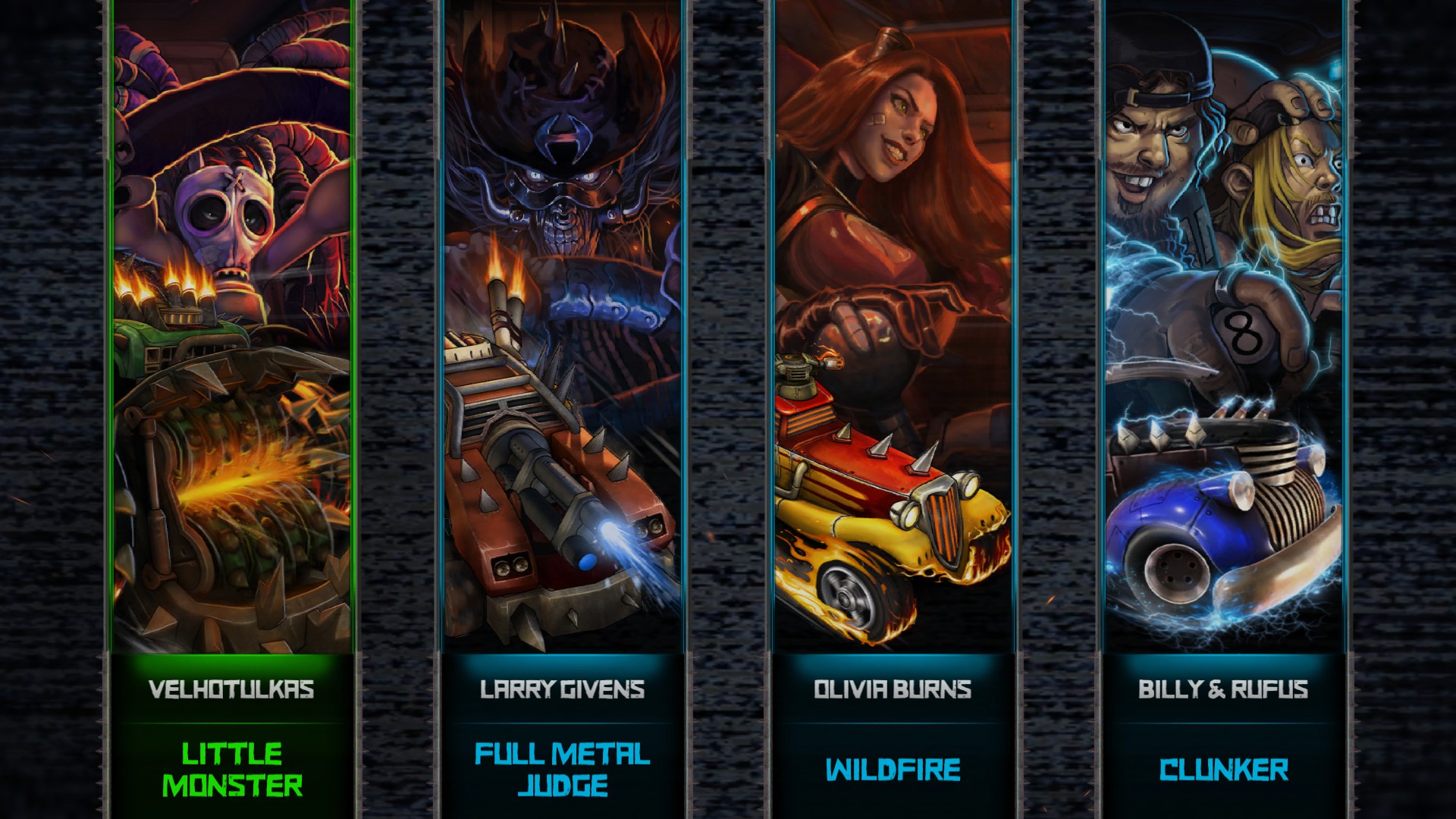Click the Full Metal Judge label
Viewport: 1456px width, 819px height.
click(561, 770)
